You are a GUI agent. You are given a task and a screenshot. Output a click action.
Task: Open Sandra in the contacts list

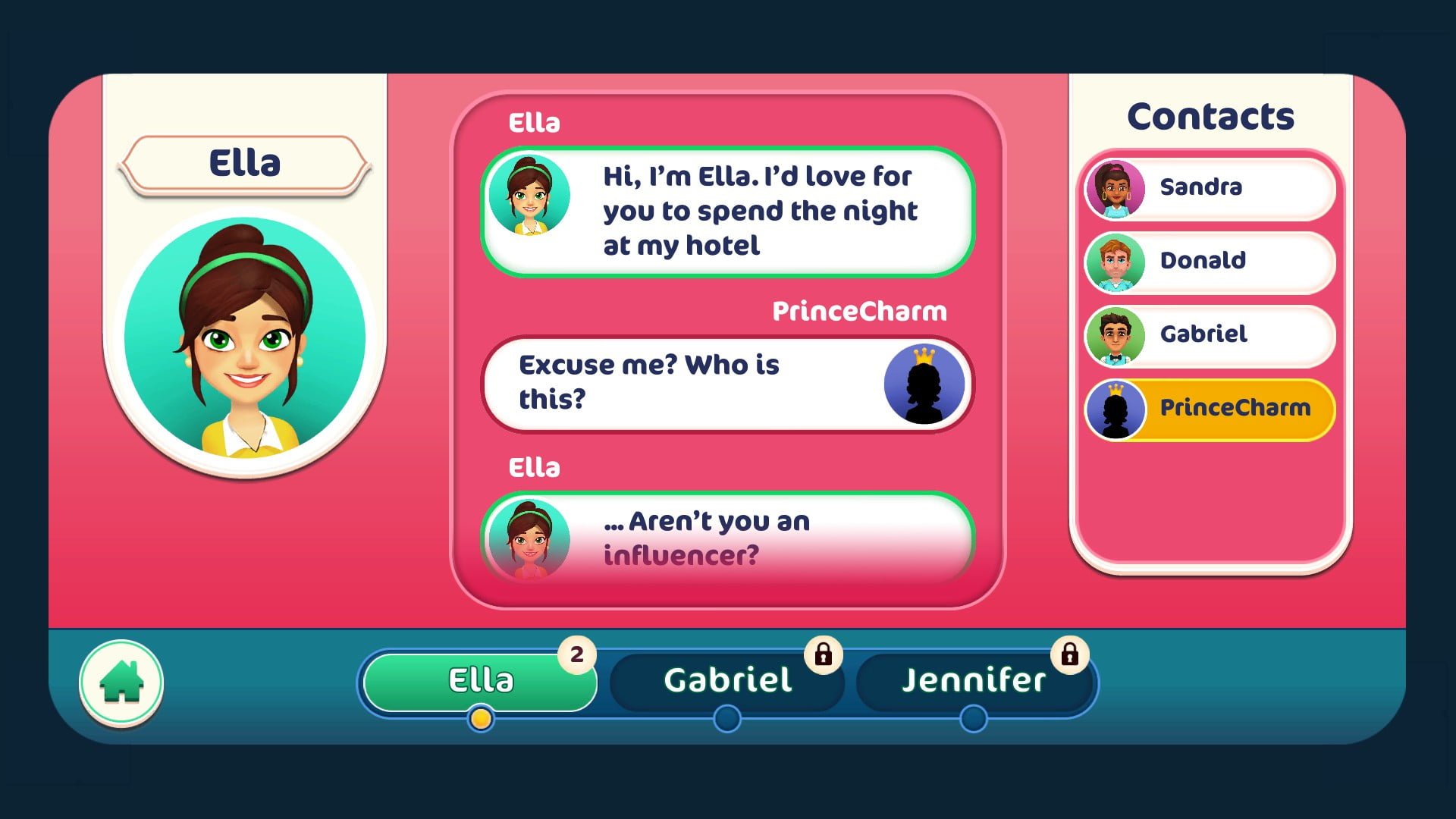[1210, 187]
